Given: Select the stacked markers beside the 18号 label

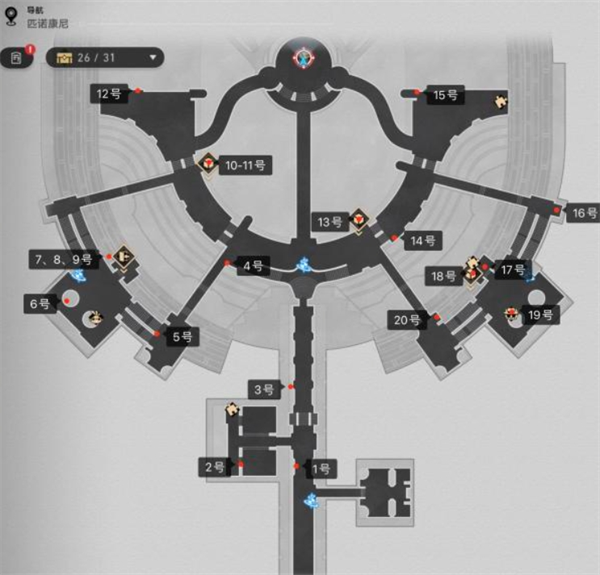Looking at the screenshot, I should click(x=472, y=270).
